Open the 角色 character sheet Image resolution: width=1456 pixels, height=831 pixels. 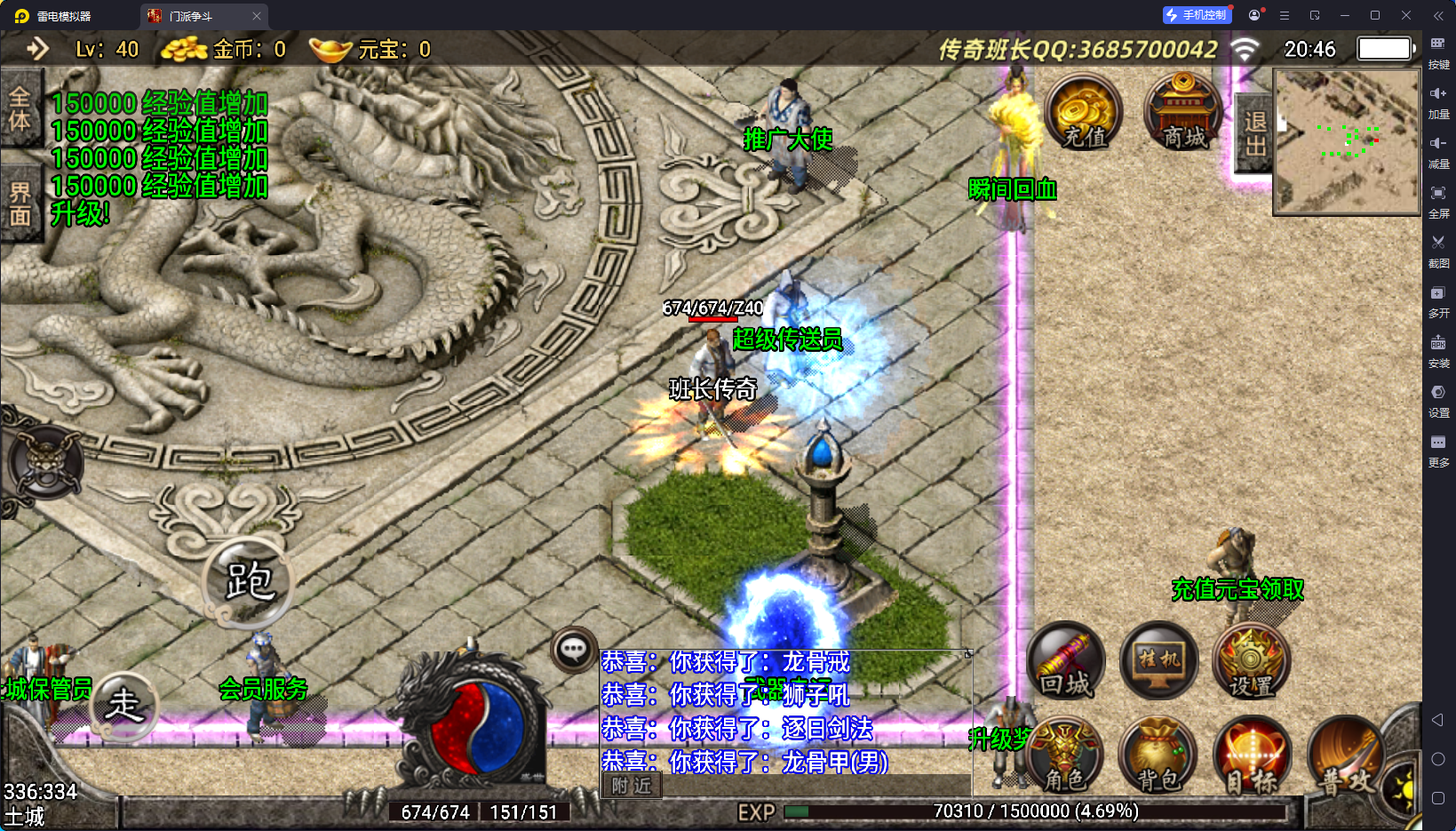click(x=1065, y=755)
